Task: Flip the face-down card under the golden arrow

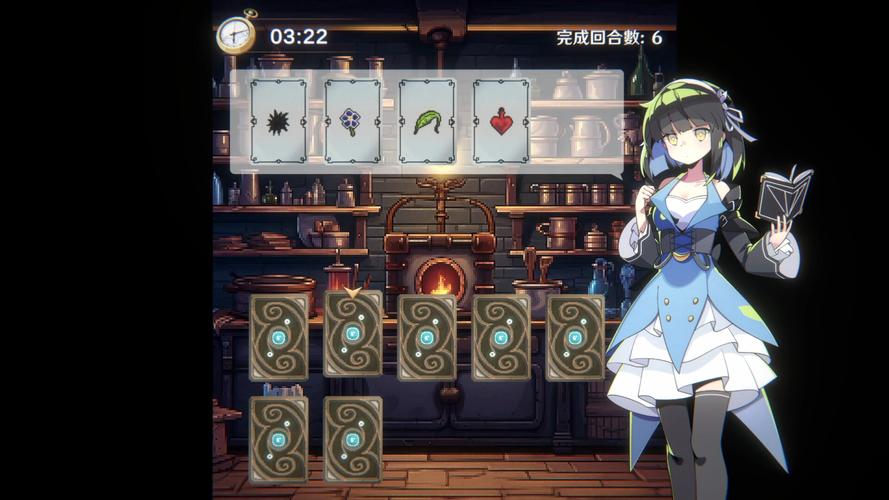Action: (353, 334)
